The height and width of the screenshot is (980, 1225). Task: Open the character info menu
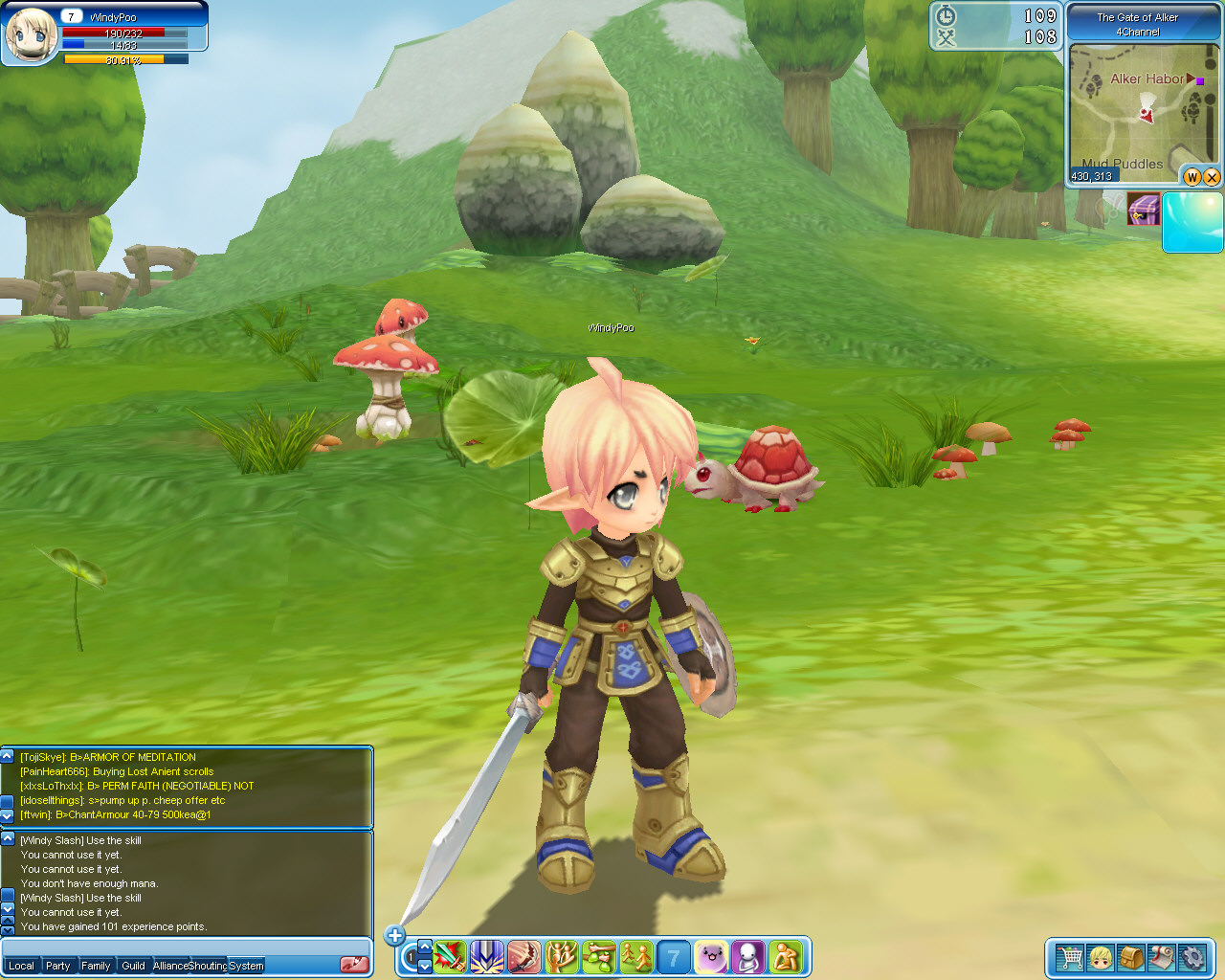coord(1101,957)
